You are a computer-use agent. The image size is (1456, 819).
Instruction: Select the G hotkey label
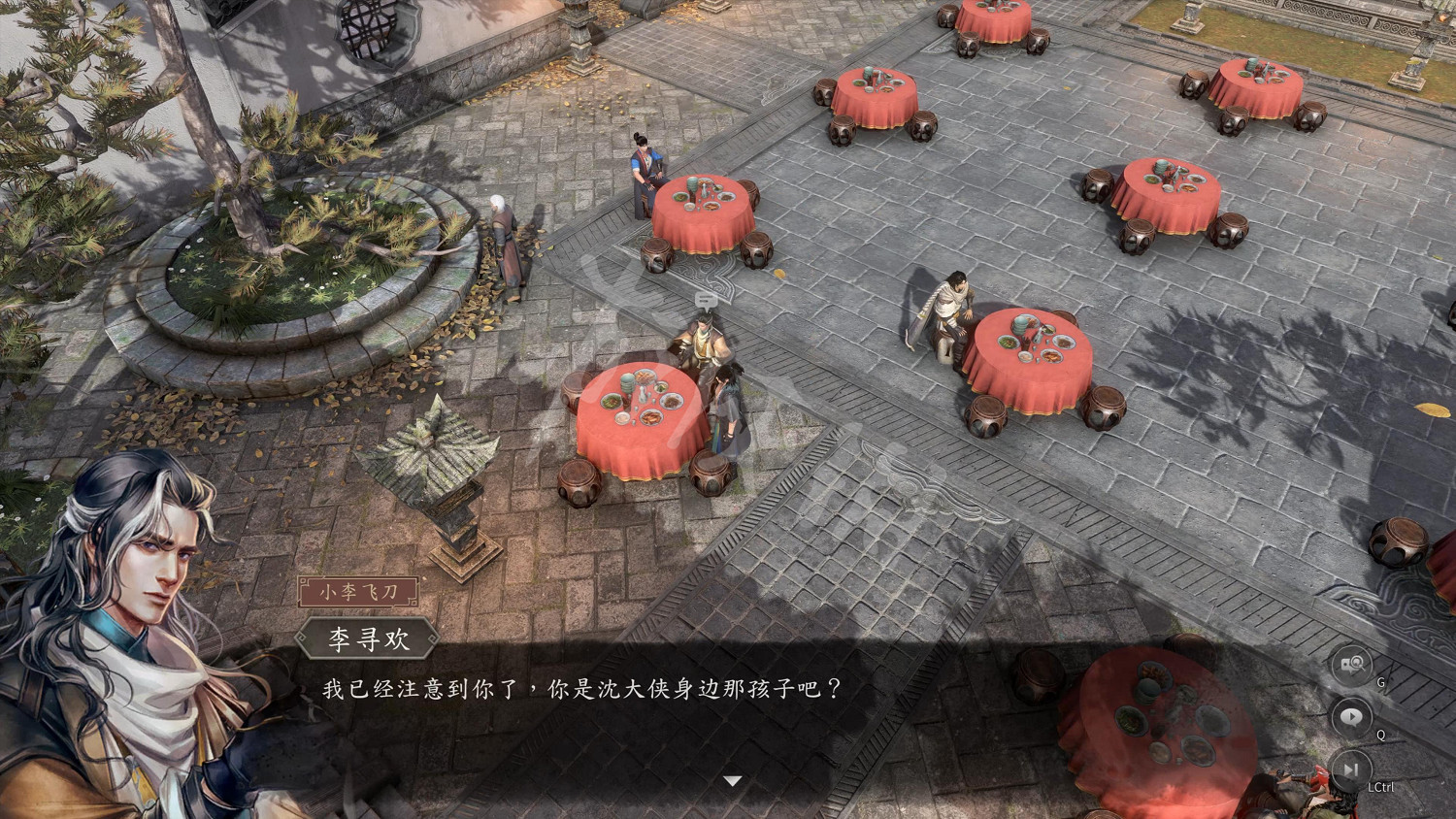click(x=1380, y=682)
